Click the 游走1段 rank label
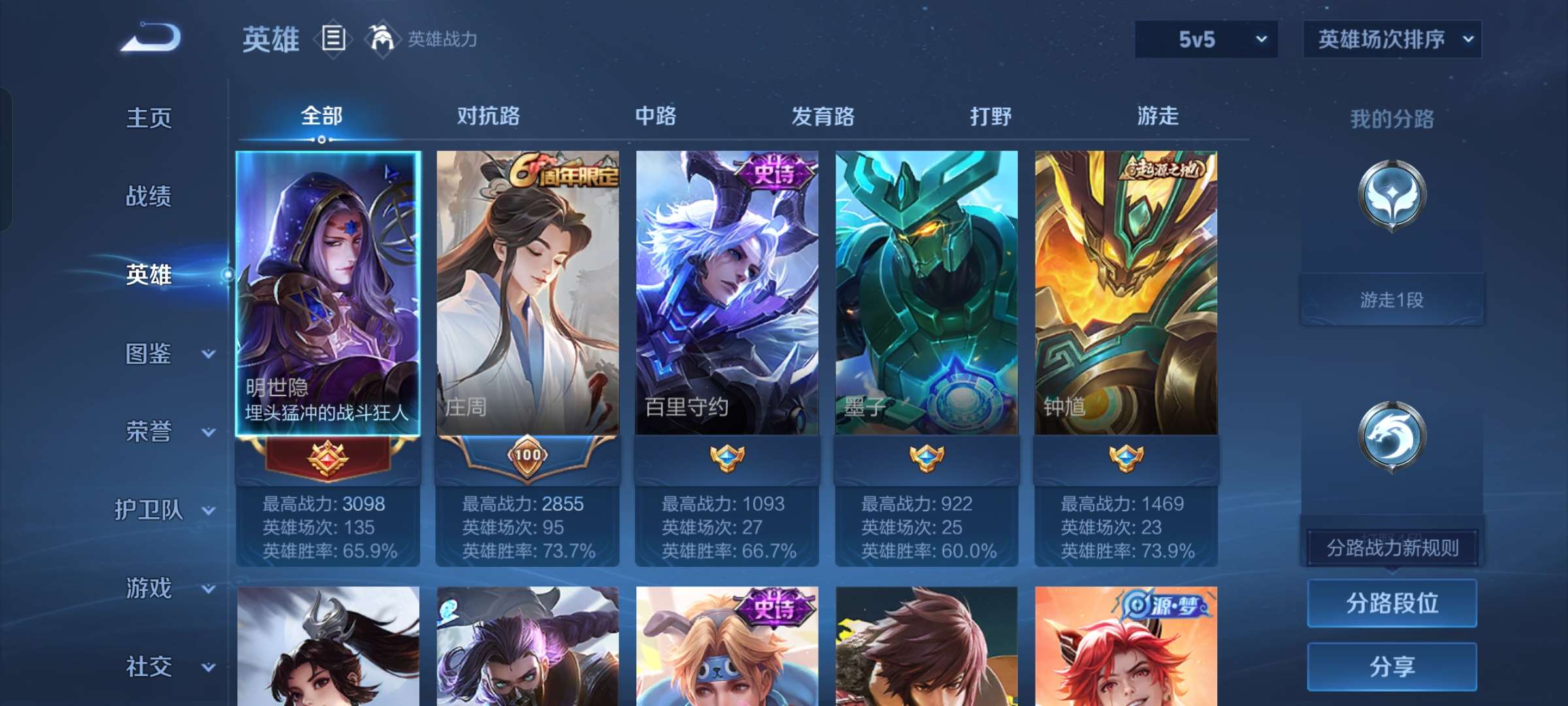This screenshot has height=706, width=1568. tap(1390, 299)
